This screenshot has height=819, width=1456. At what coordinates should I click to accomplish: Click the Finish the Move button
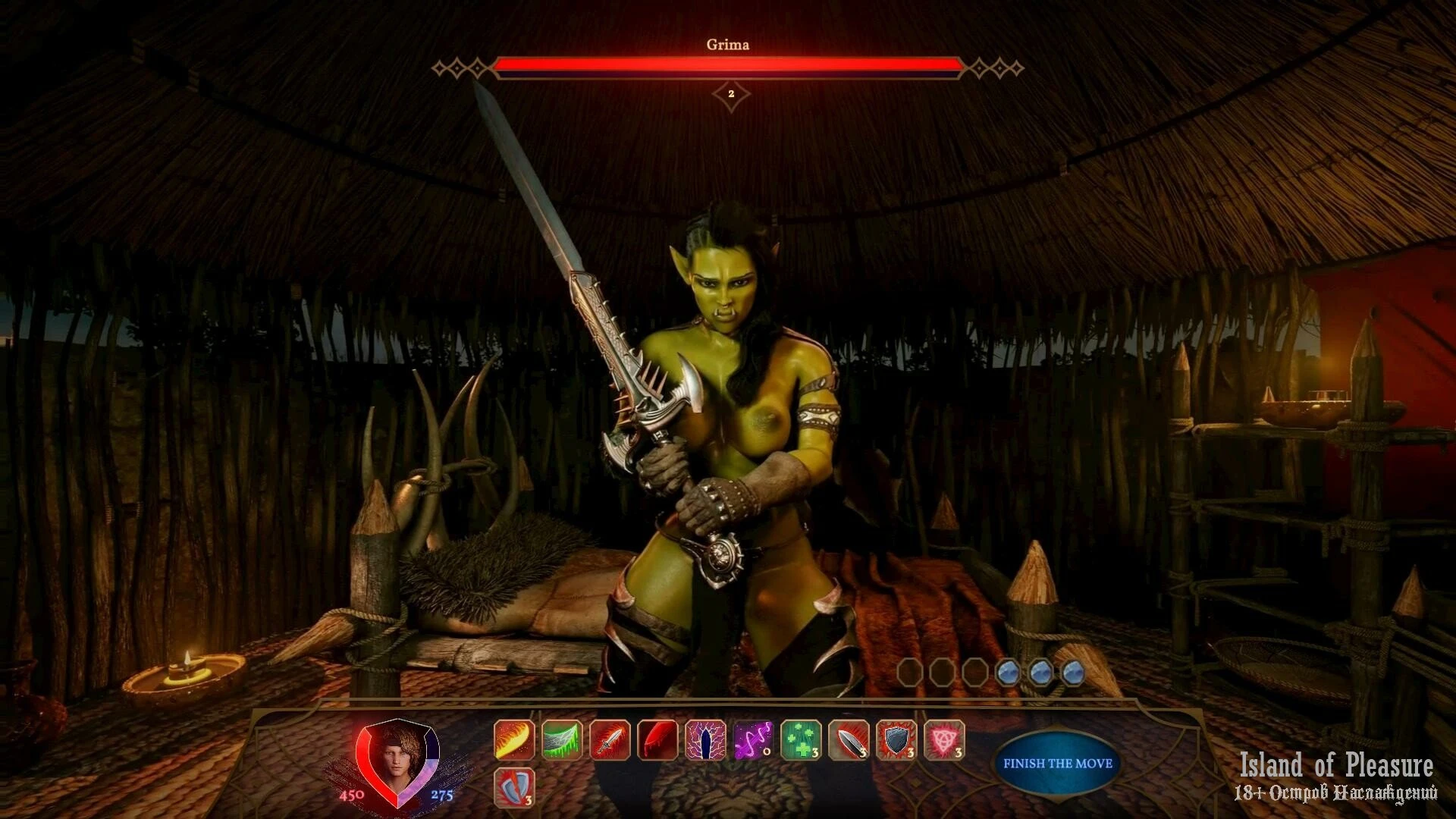pos(1057,764)
